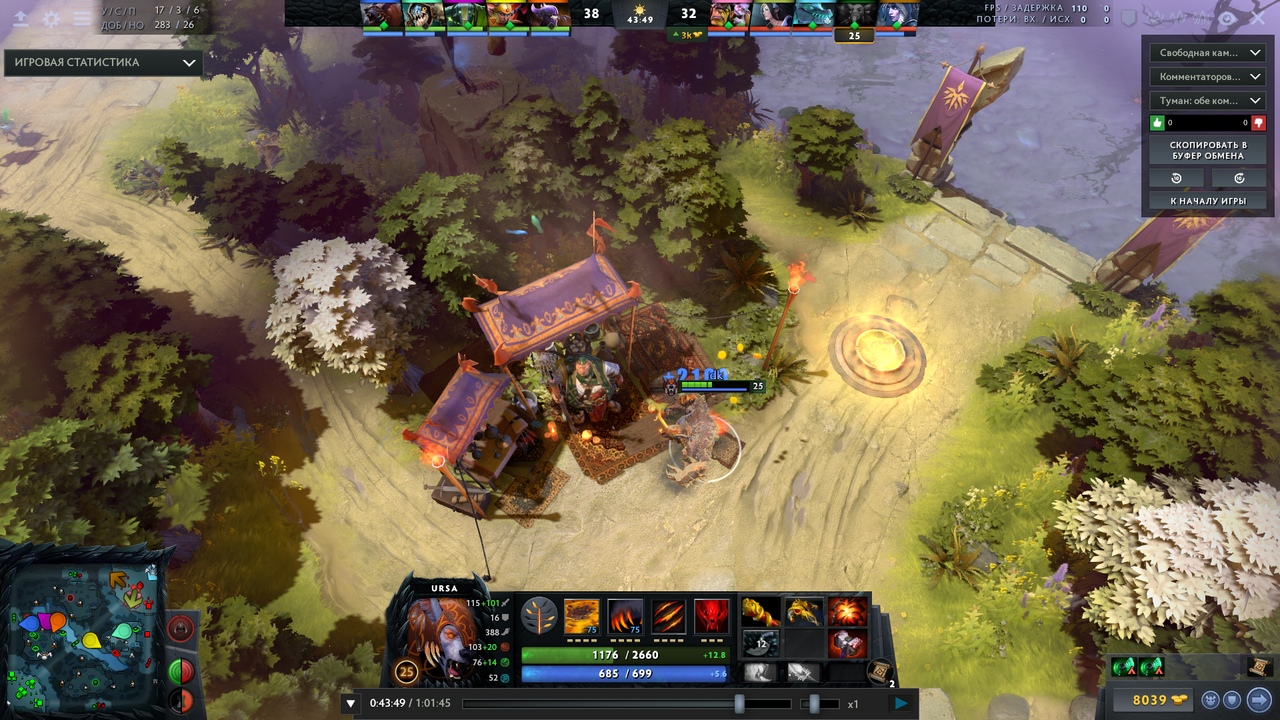Activate Ursa's Earthshock ability
This screenshot has height=720, width=1280.
pyautogui.click(x=582, y=617)
